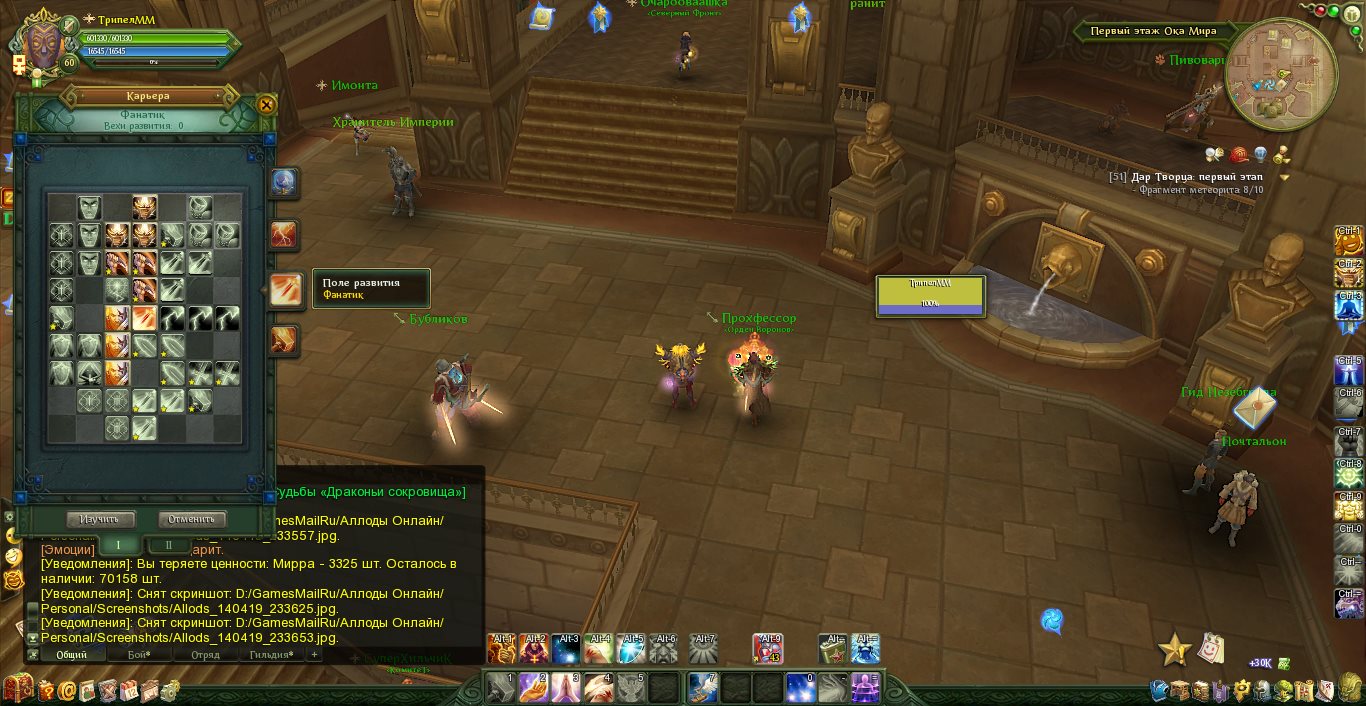
Task: Add a new chat tab with plus
Action: point(314,655)
